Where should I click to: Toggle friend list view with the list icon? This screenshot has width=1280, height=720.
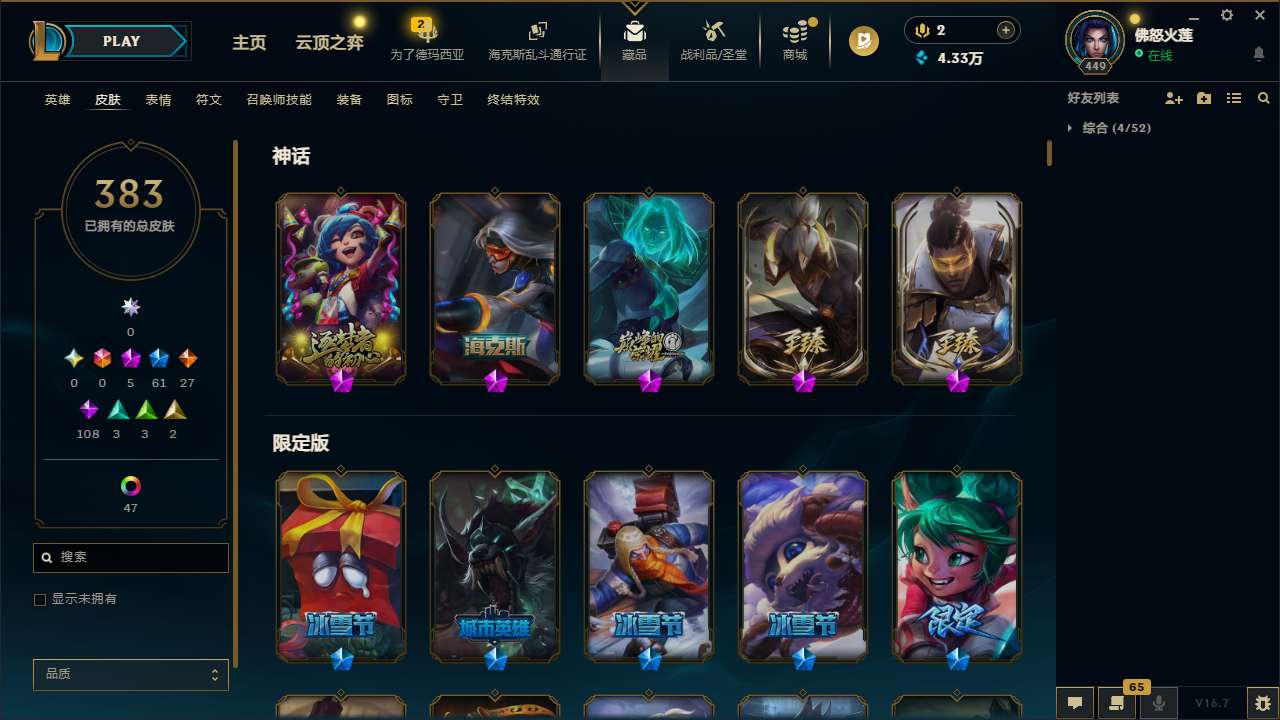(x=1233, y=98)
